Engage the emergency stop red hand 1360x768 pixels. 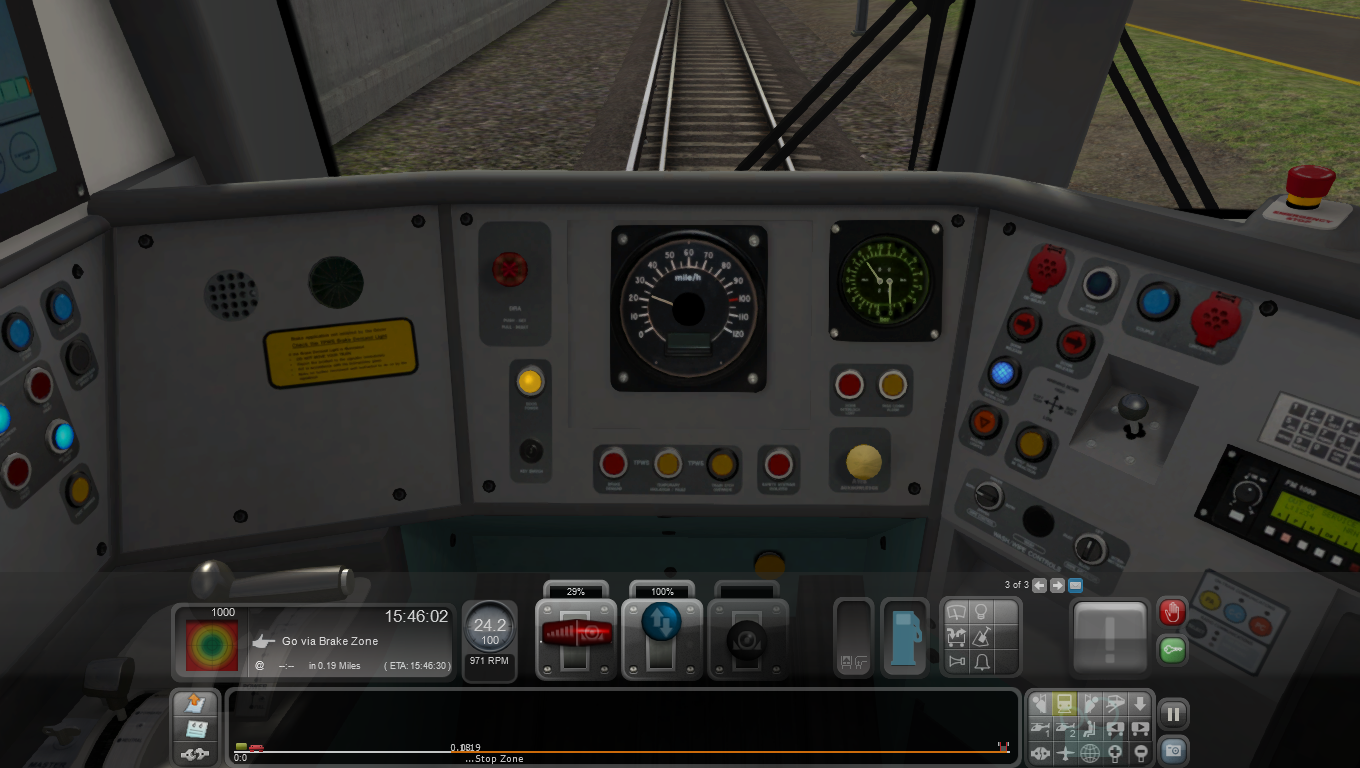pyautogui.click(x=1172, y=612)
